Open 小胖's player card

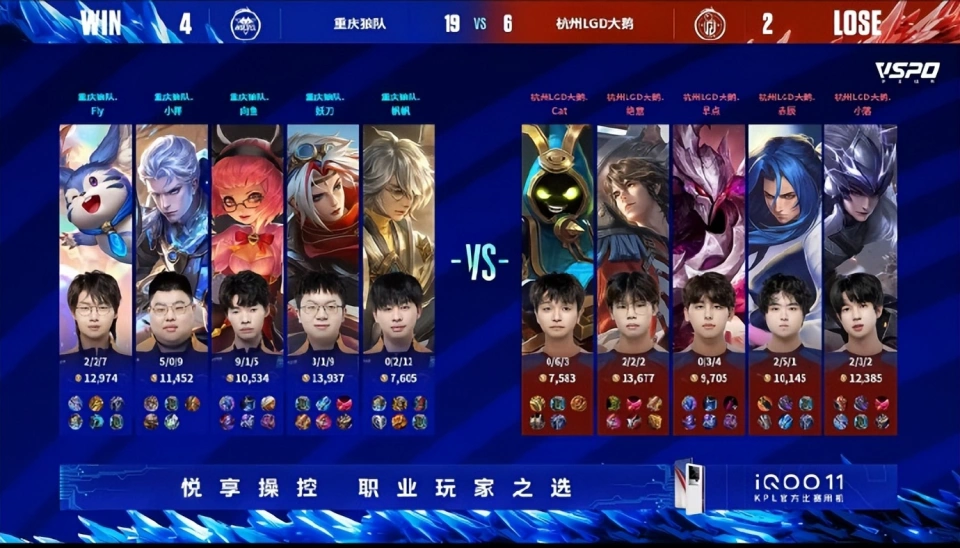click(x=172, y=270)
